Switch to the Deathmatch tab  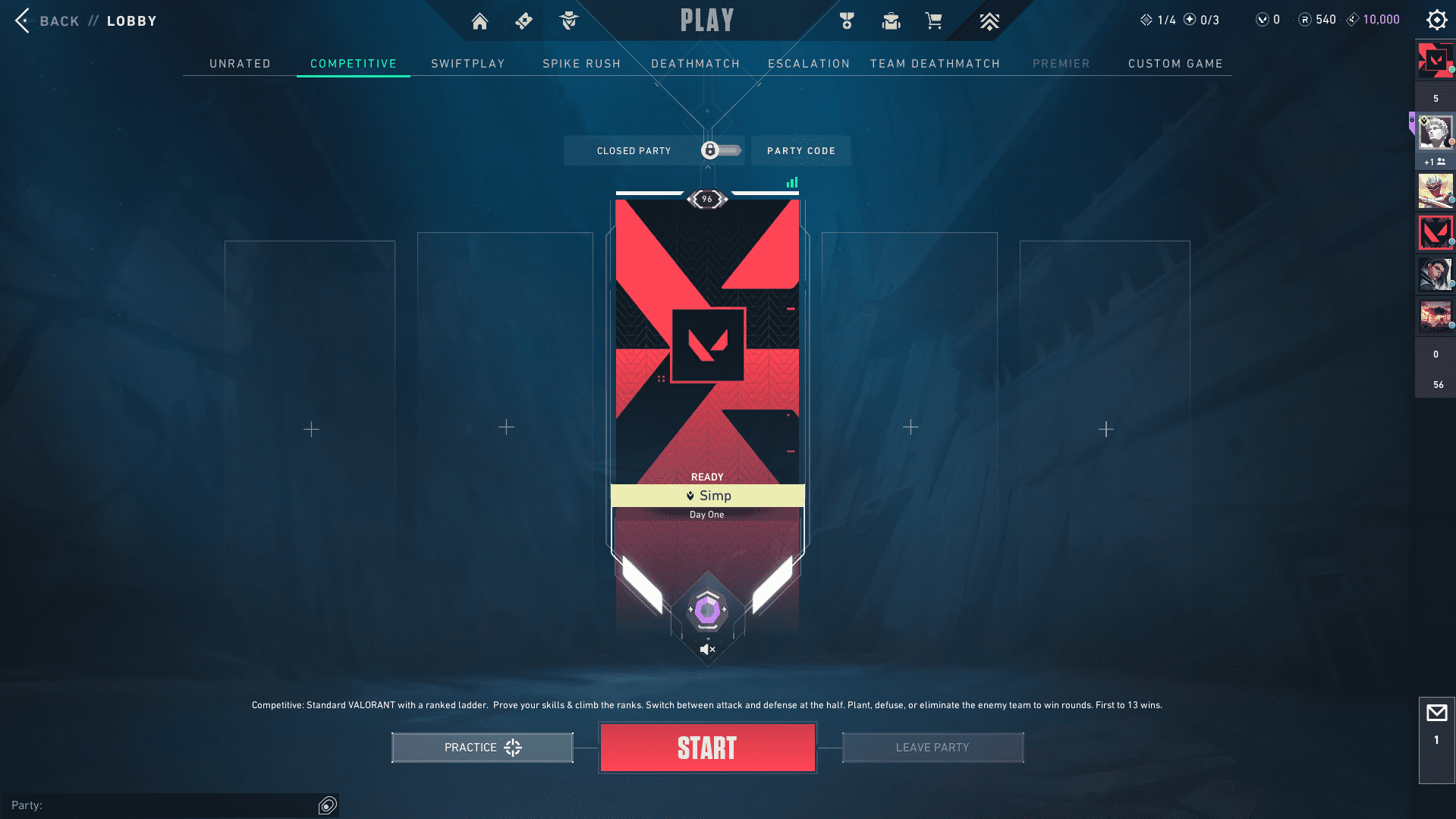(x=695, y=64)
